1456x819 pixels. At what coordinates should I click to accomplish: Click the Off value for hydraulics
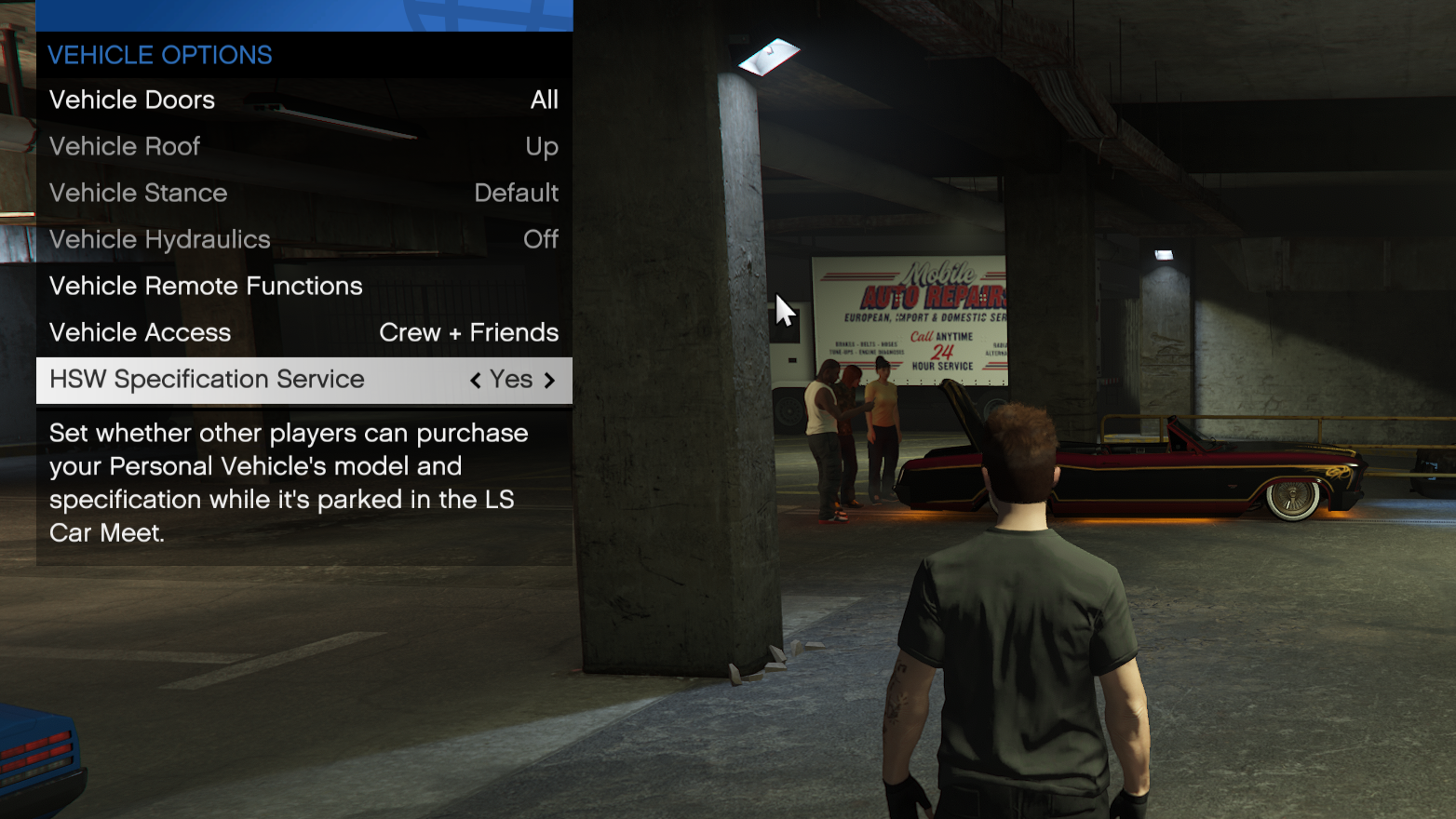[x=541, y=239]
